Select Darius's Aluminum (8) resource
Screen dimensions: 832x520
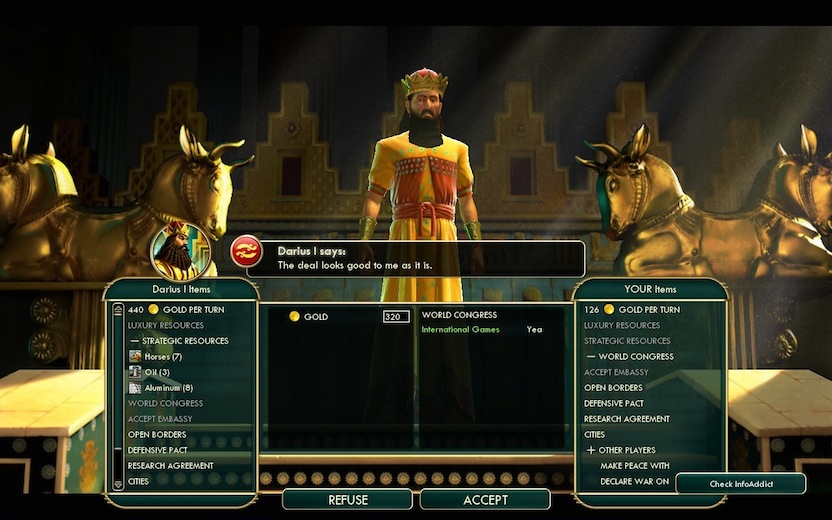(167, 388)
